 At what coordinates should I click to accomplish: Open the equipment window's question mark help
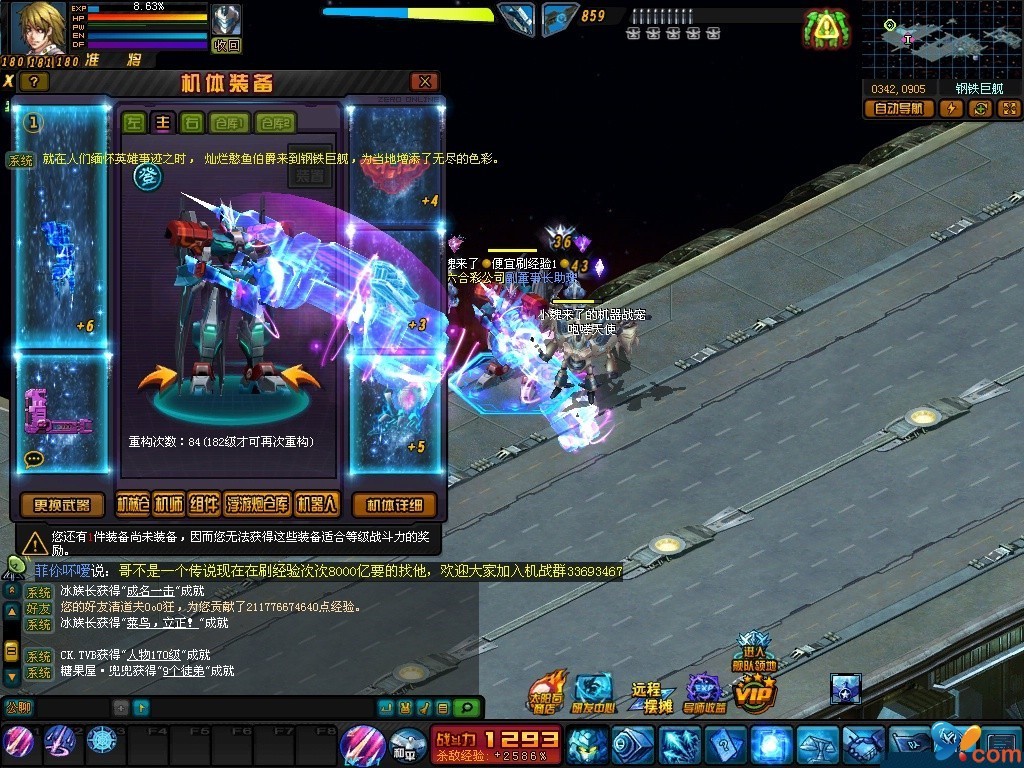click(x=34, y=82)
